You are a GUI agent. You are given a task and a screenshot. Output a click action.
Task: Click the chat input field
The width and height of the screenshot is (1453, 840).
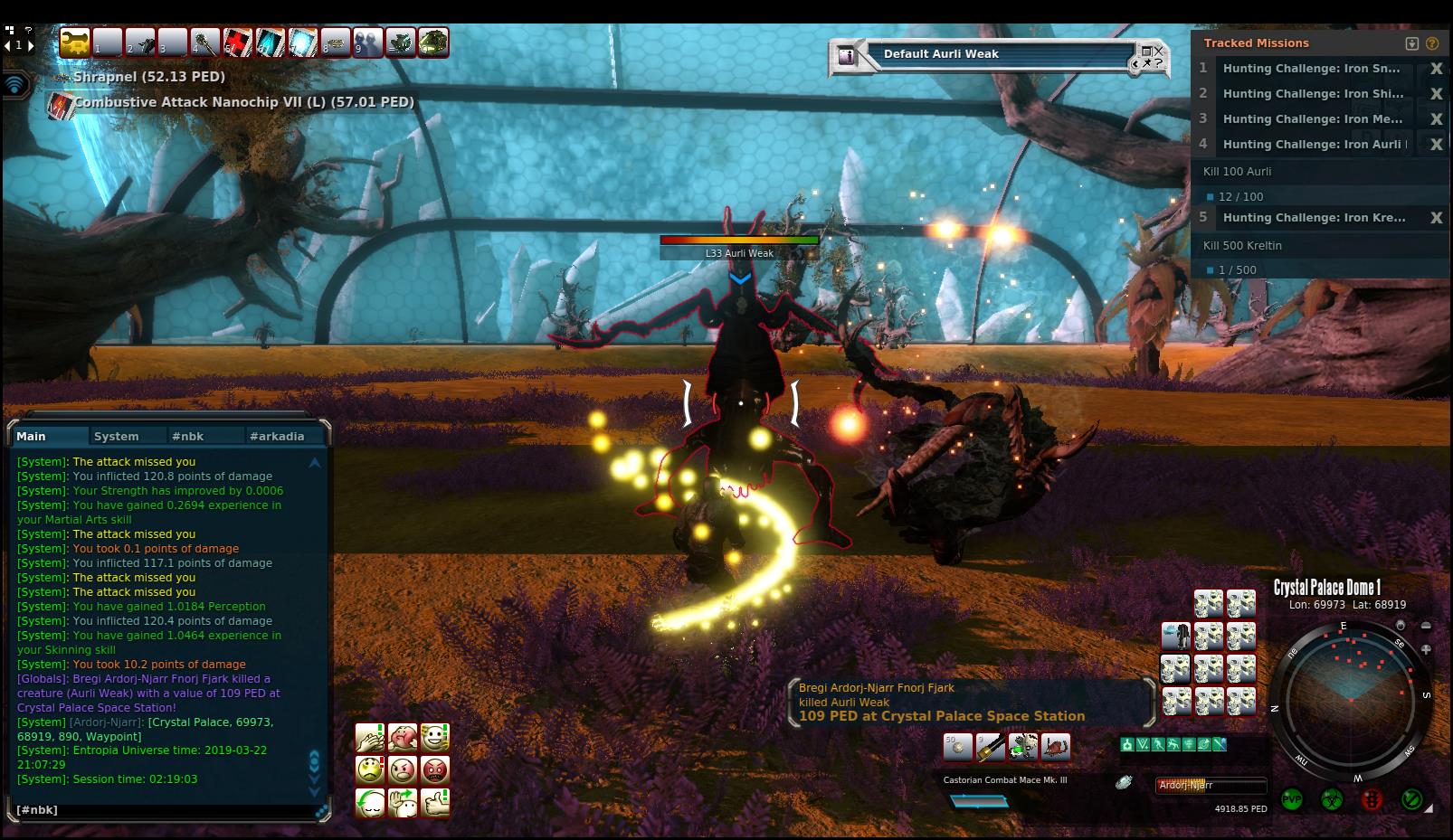[x=163, y=810]
